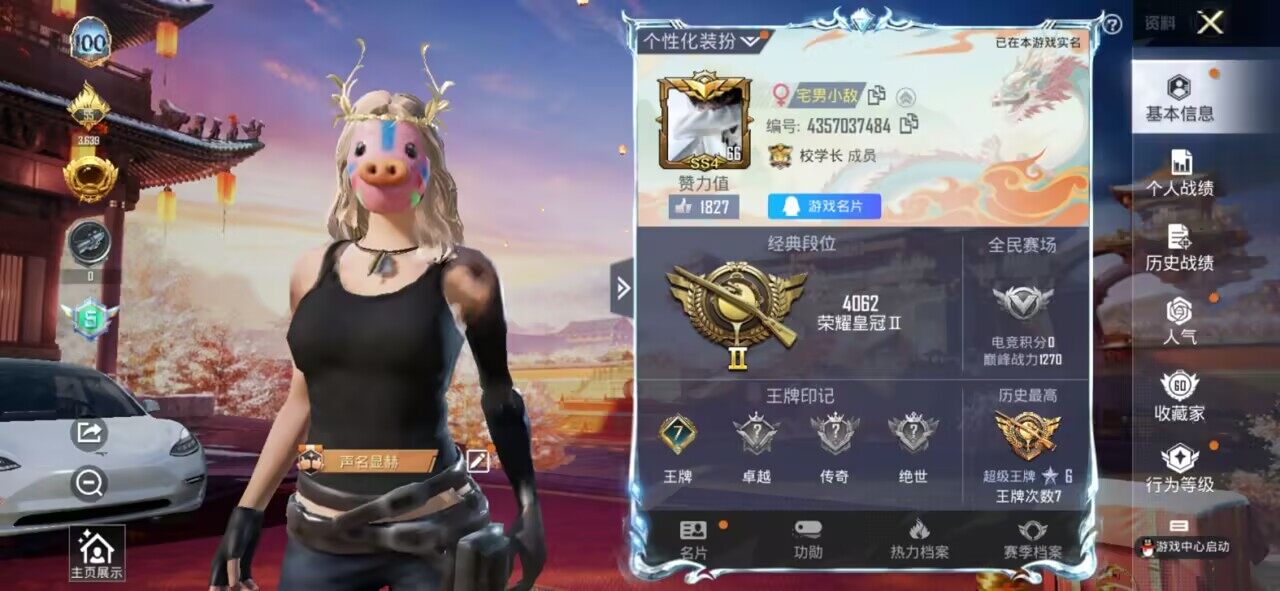Open the 功勋 bottom tab

point(808,540)
